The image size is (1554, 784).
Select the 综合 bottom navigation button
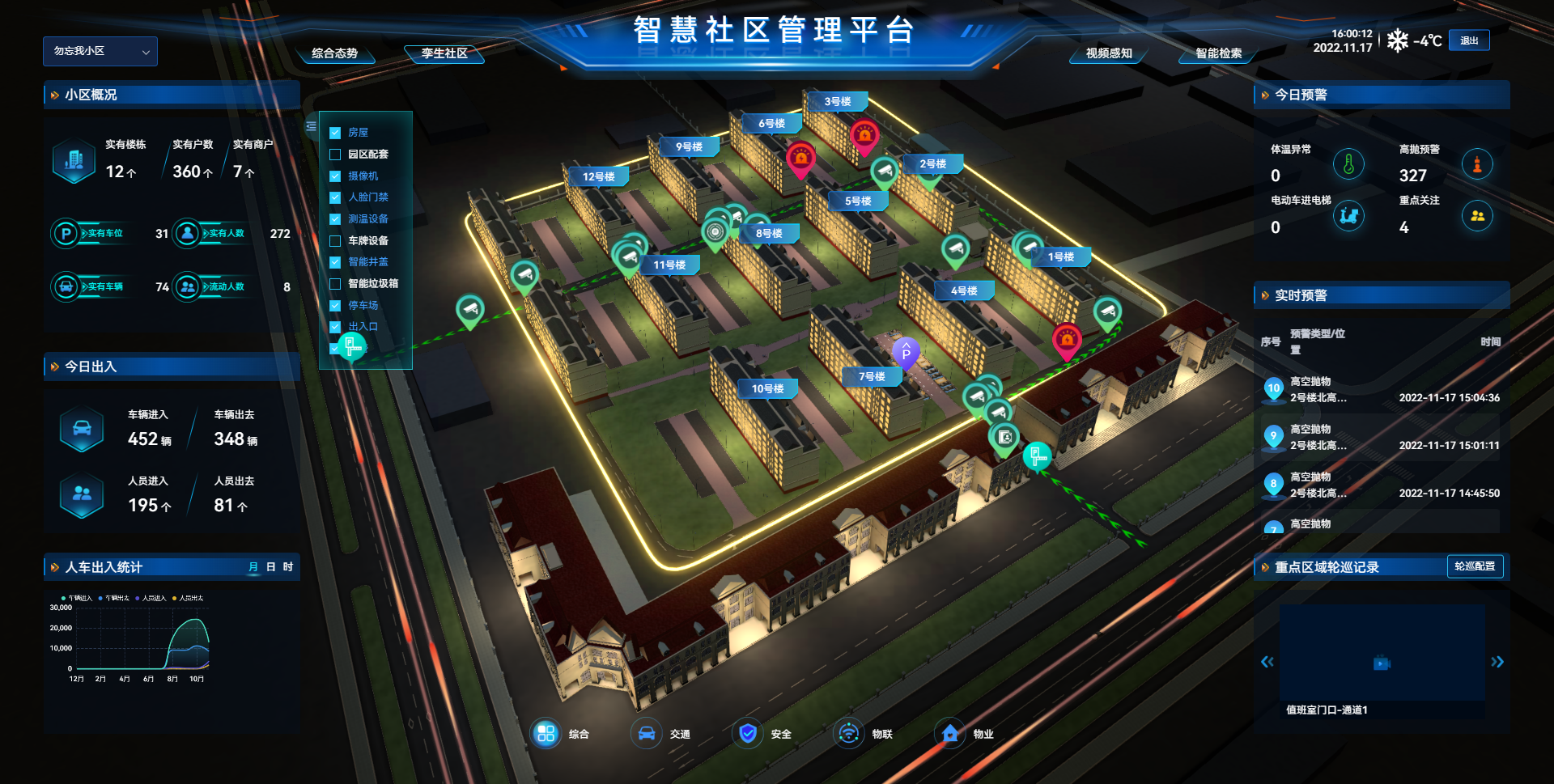(546, 734)
